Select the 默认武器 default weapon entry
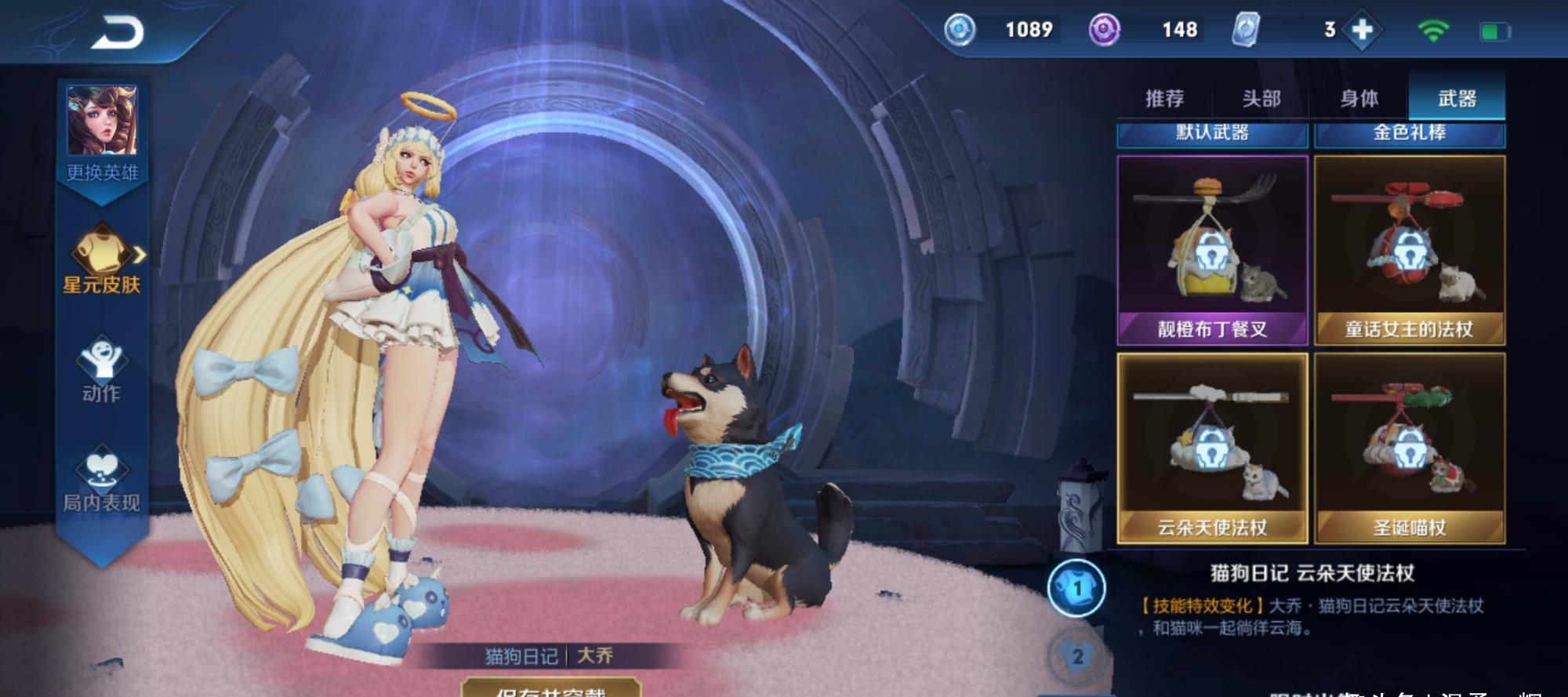The width and height of the screenshot is (1568, 697). pyautogui.click(x=1212, y=134)
